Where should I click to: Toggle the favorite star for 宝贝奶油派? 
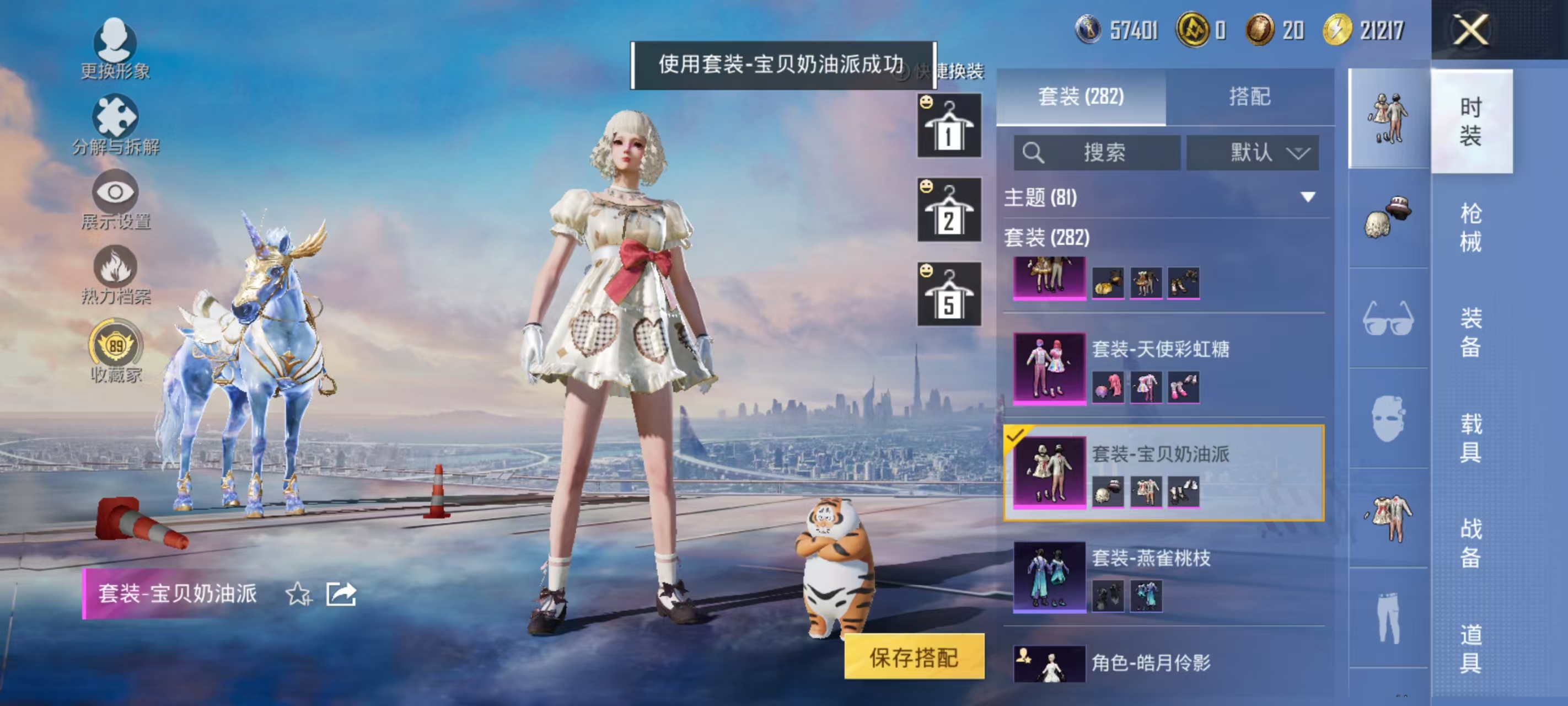[298, 593]
